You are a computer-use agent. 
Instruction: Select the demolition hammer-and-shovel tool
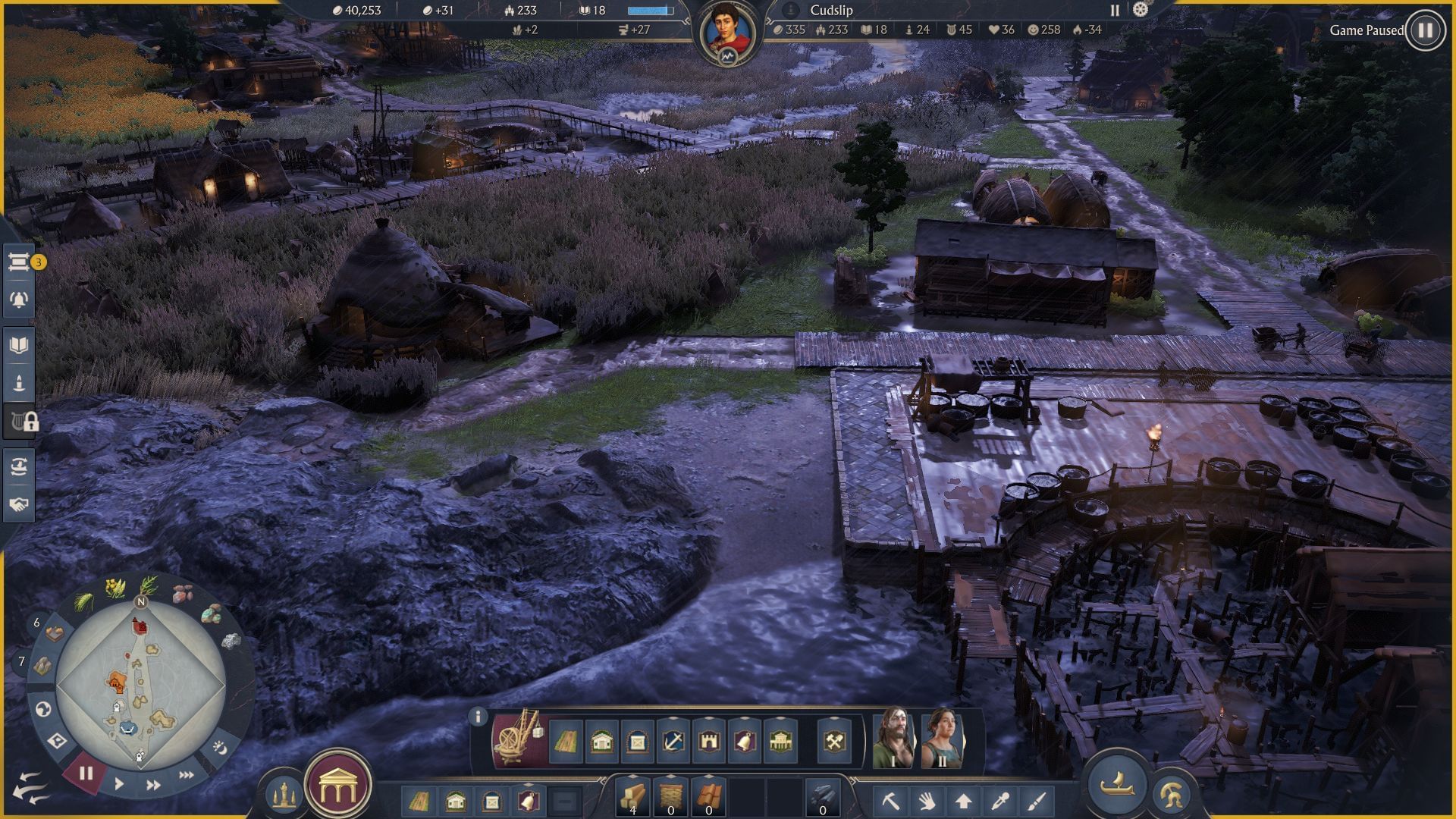[x=834, y=740]
